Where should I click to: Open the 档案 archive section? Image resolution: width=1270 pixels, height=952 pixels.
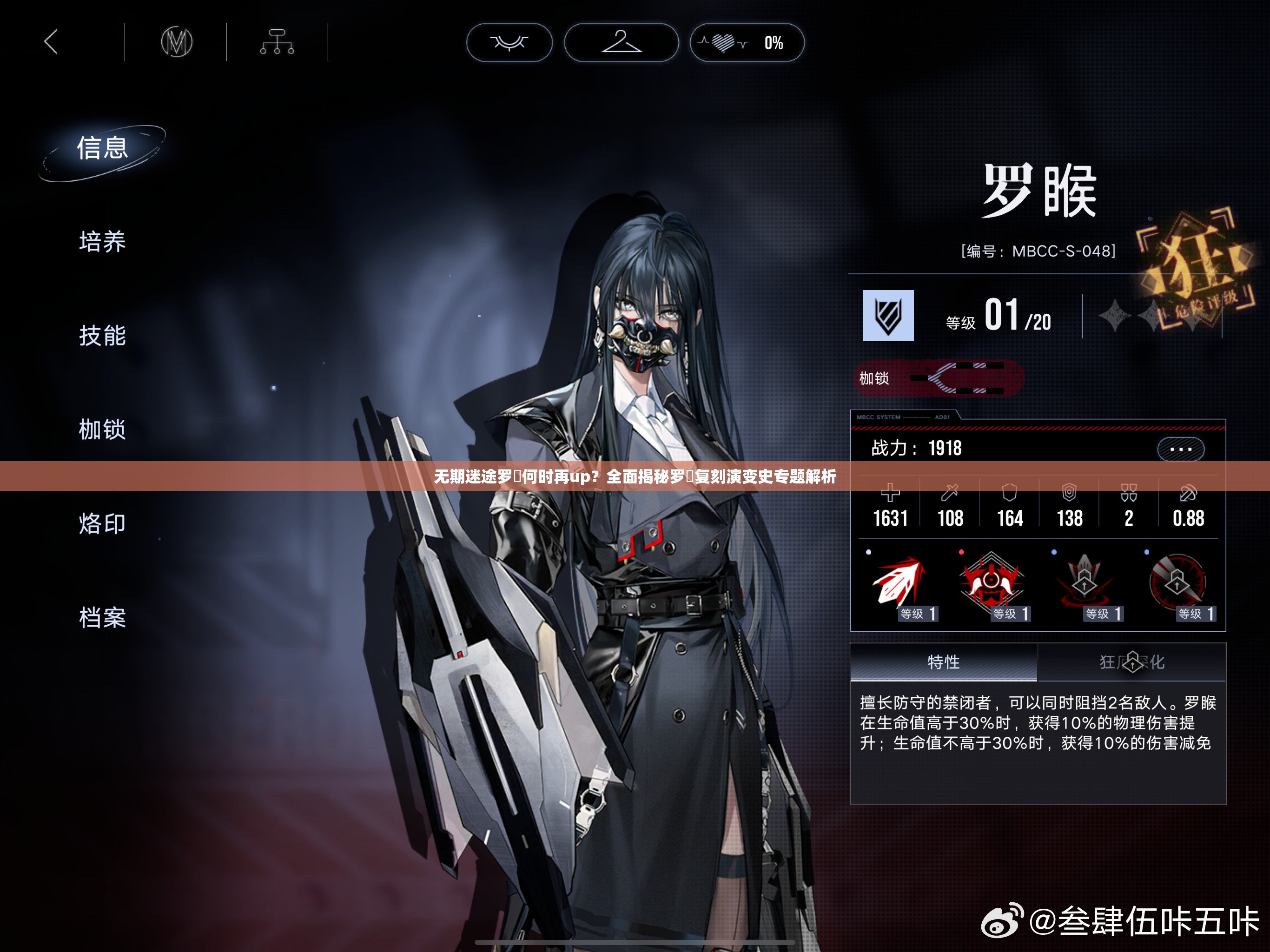click(102, 618)
